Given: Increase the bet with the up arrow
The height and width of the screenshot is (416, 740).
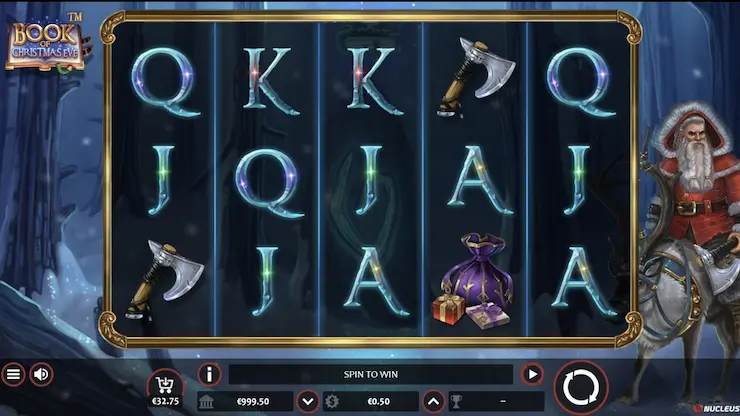Looking at the screenshot, I should pyautogui.click(x=433, y=402).
